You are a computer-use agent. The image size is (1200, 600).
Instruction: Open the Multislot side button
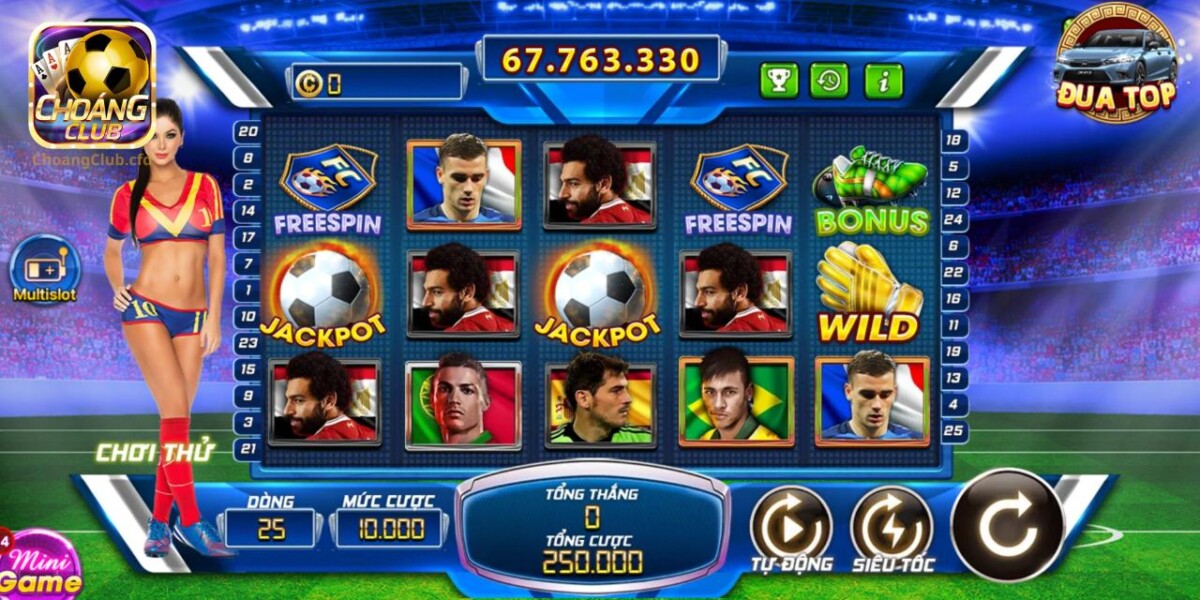45,270
